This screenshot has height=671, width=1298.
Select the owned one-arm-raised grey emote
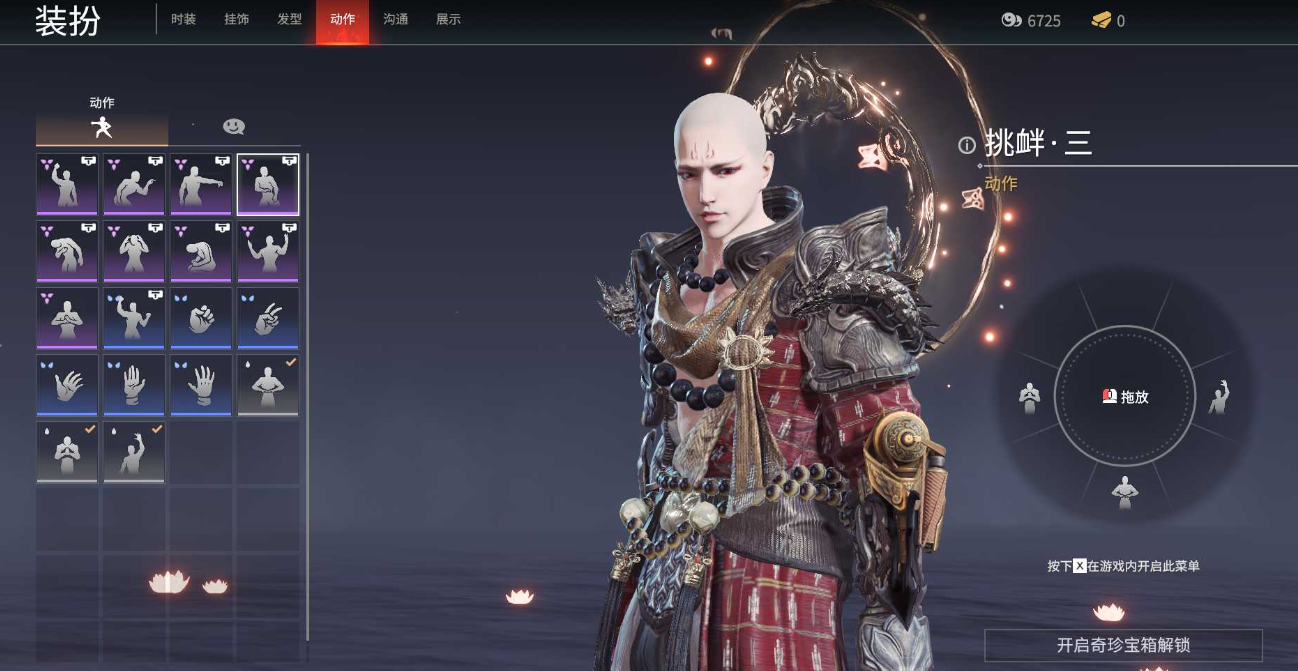[134, 452]
